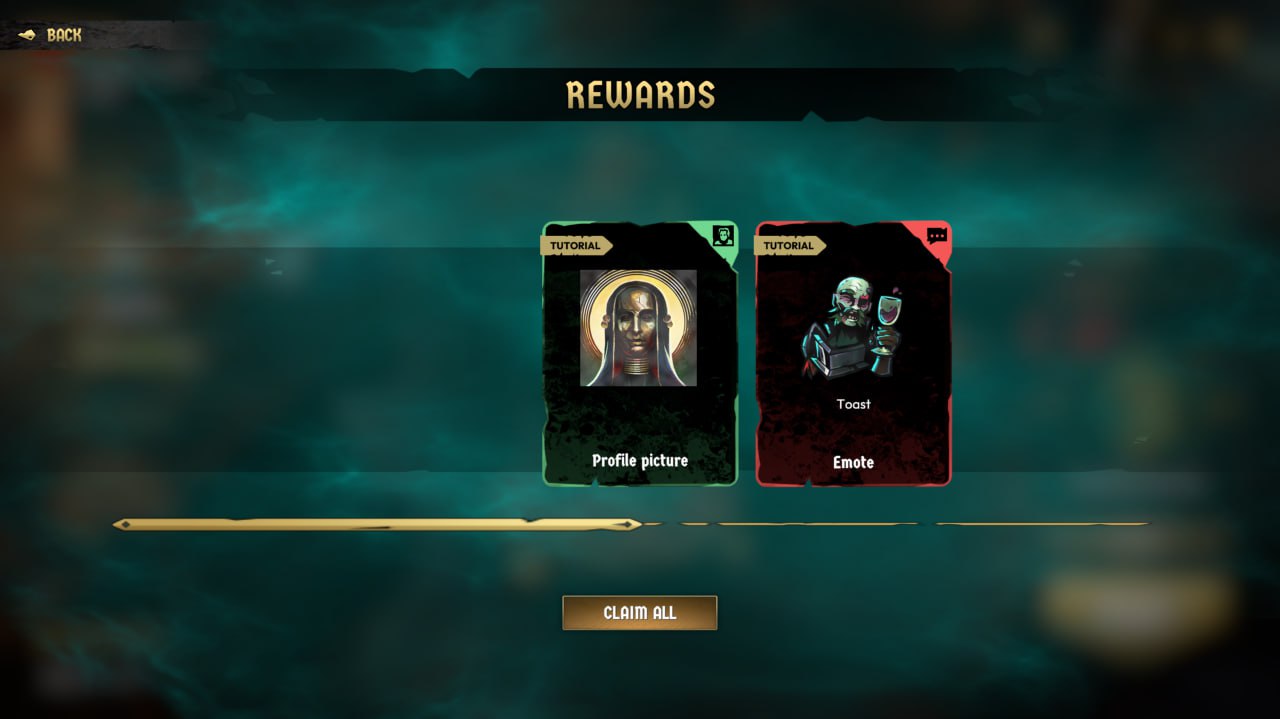Claim all rewards
1280x719 pixels.
click(639, 613)
